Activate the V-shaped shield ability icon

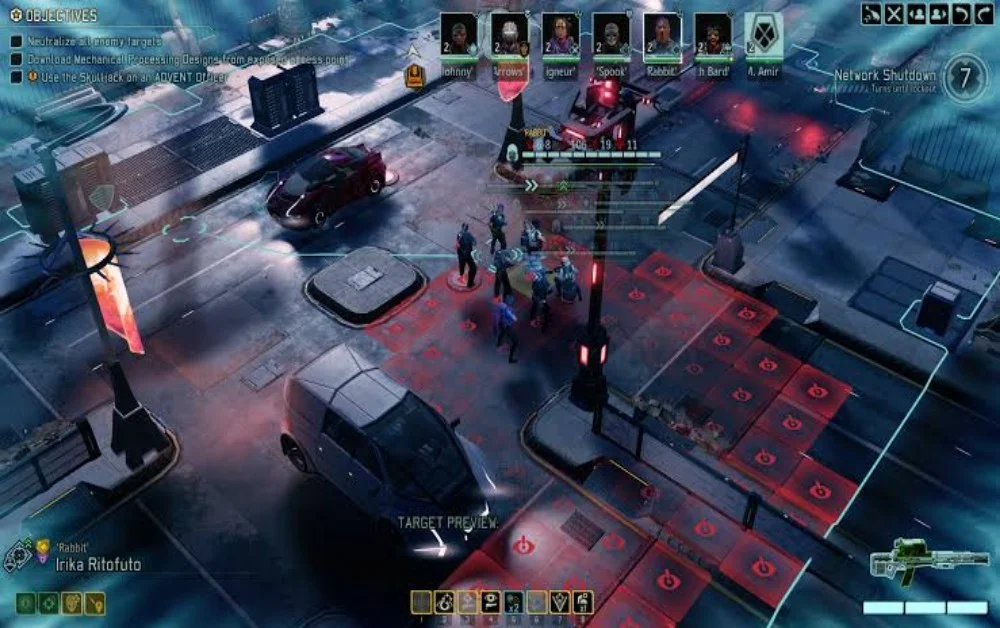pos(561,602)
